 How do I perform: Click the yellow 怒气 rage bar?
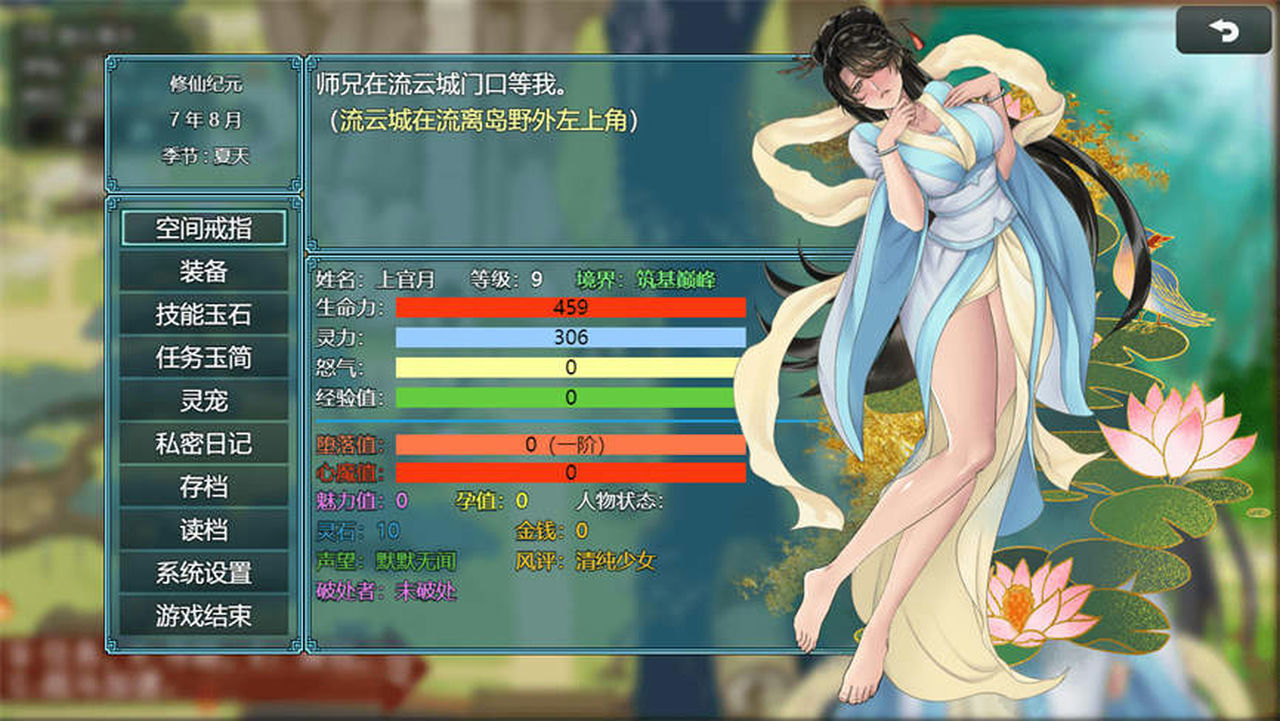point(568,367)
